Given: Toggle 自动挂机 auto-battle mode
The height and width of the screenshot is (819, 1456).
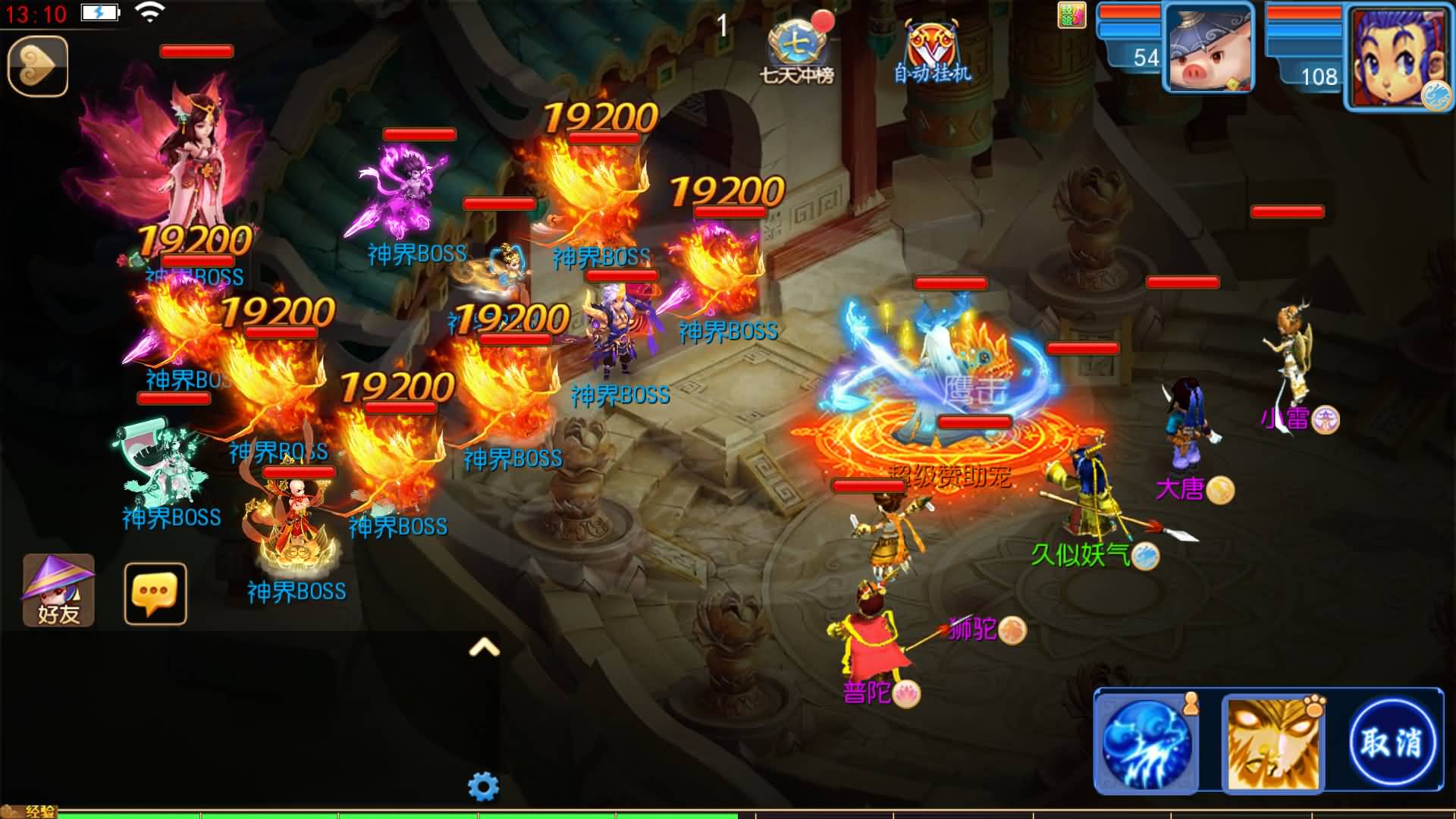Looking at the screenshot, I should pyautogui.click(x=932, y=52).
